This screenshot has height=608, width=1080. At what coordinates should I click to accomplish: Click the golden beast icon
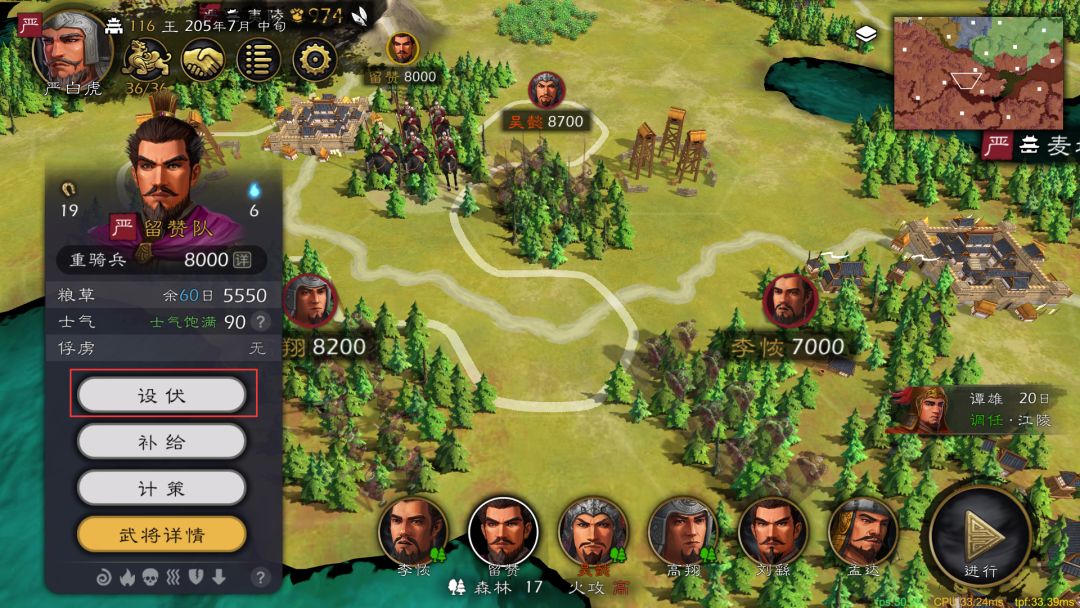click(x=144, y=60)
